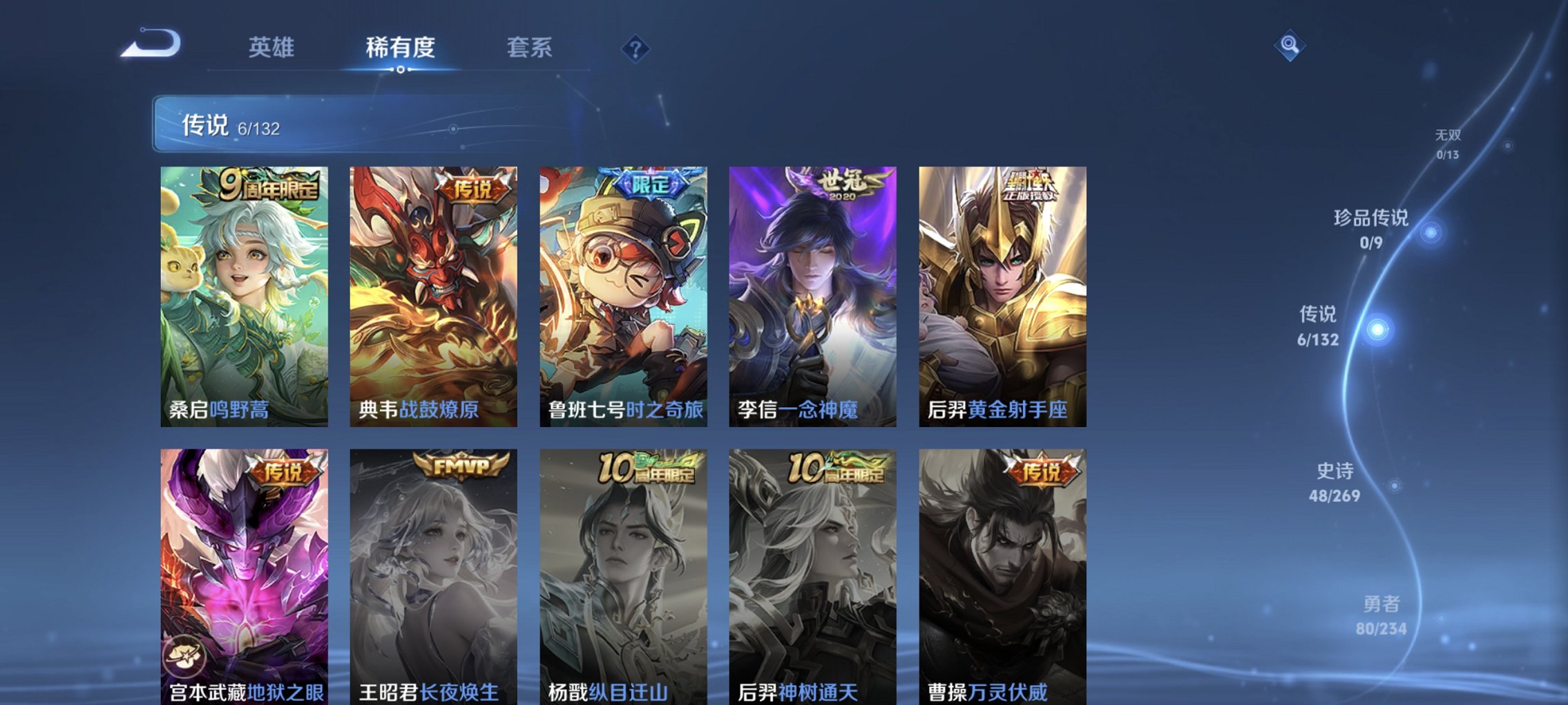Switch to the 套系 tab
The width and height of the screenshot is (1568, 705).
pos(530,49)
